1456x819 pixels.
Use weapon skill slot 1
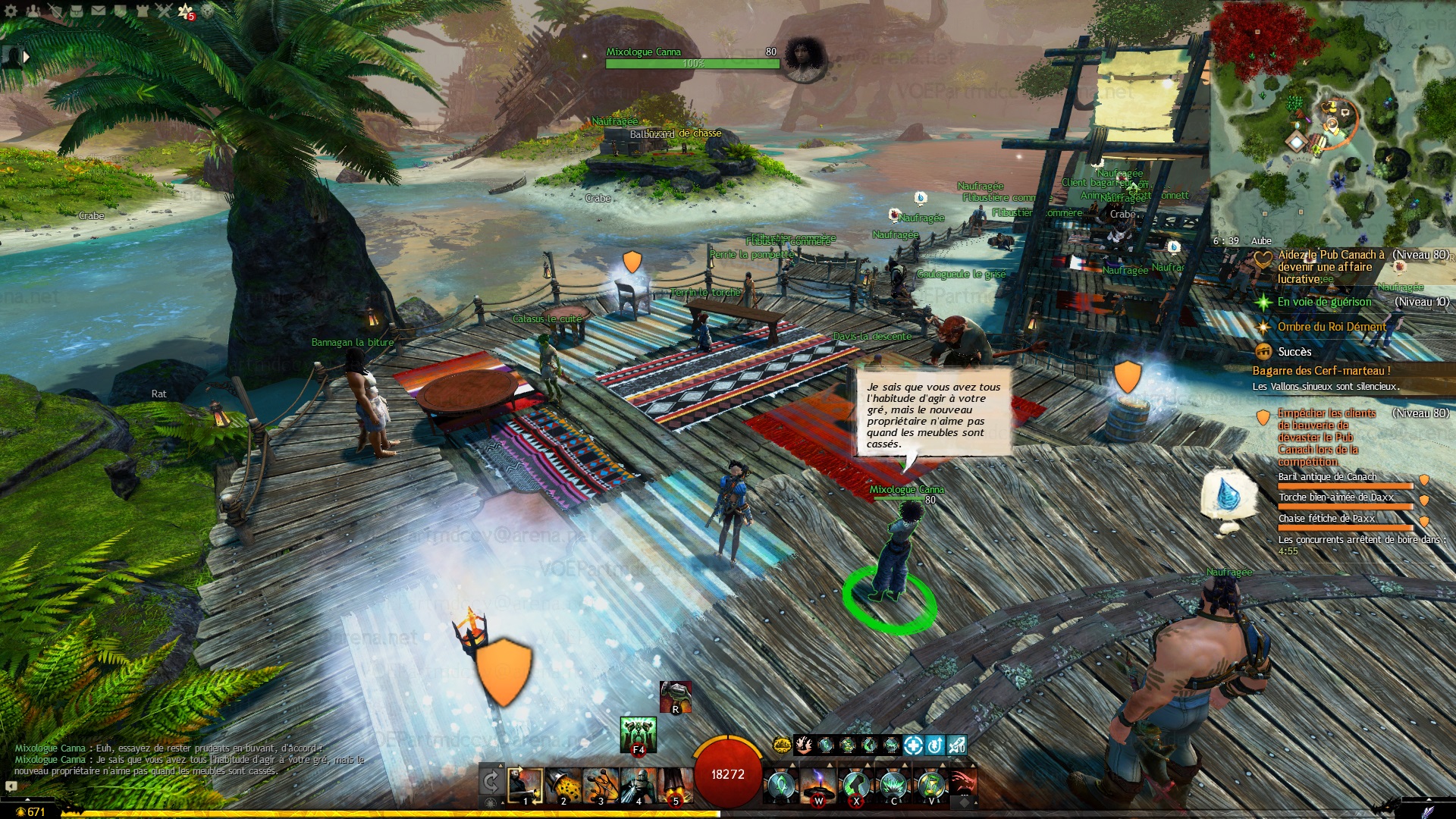tap(525, 786)
